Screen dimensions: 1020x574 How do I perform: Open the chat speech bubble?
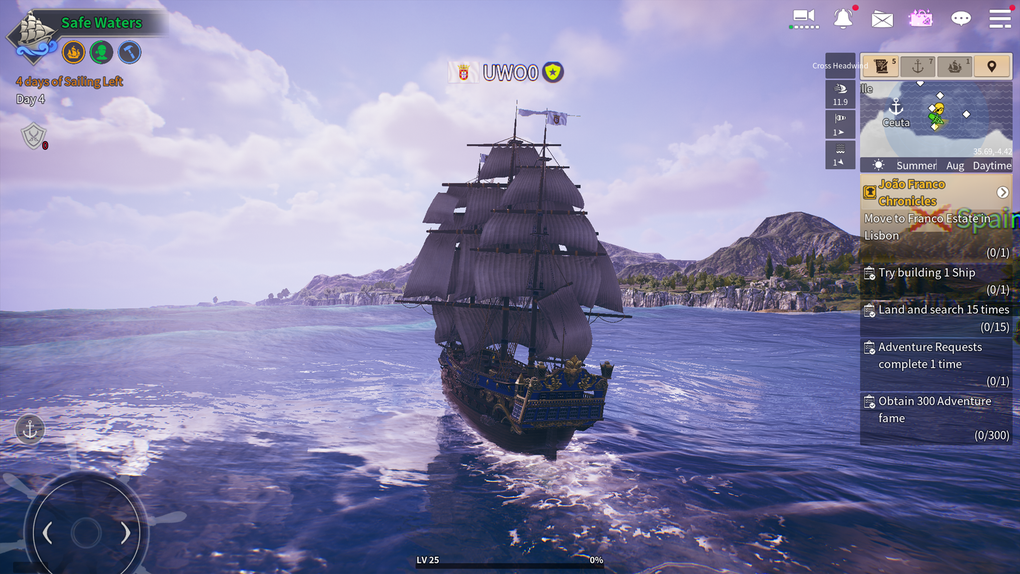(961, 19)
